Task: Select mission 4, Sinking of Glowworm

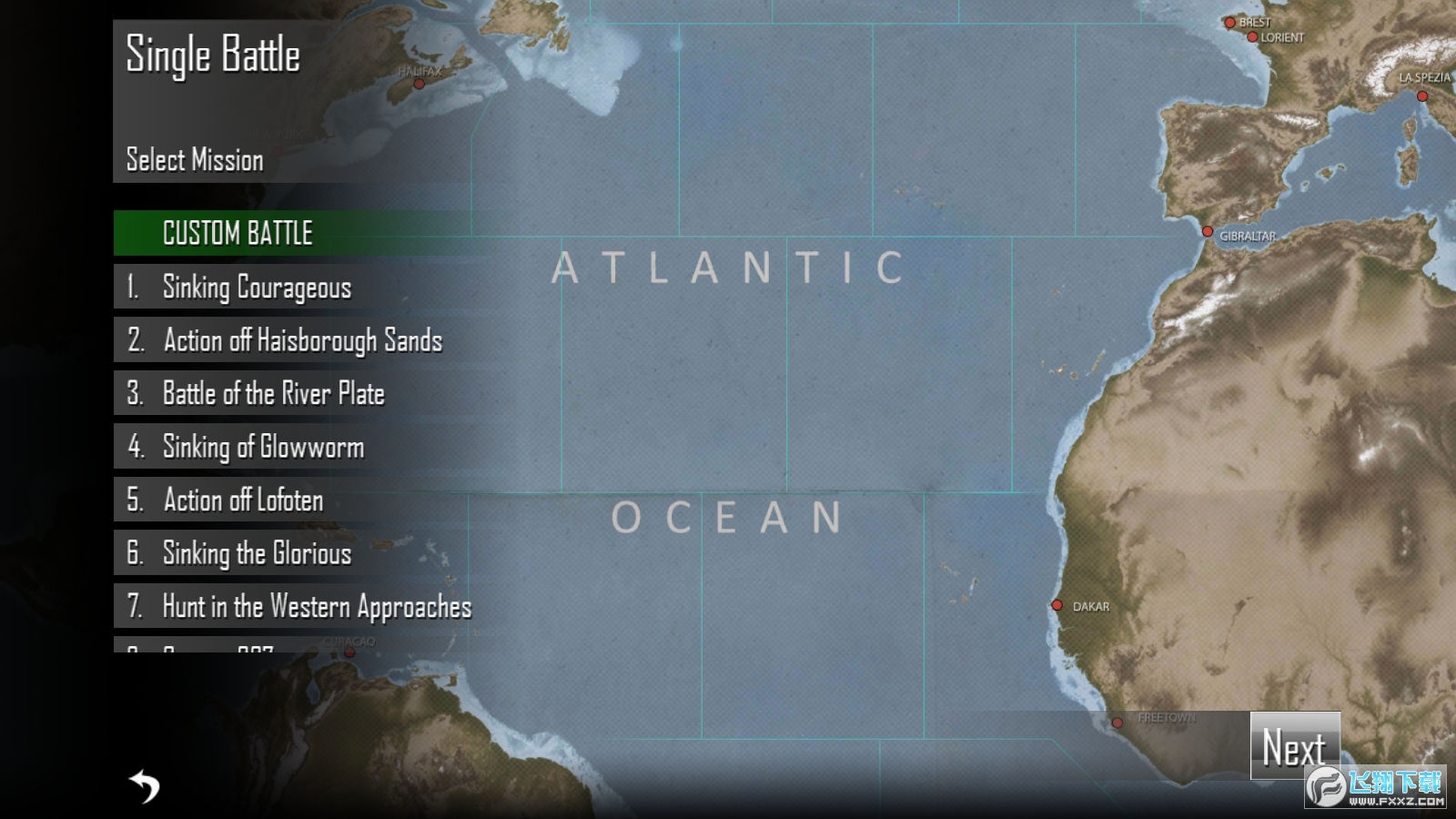Action: tap(262, 448)
